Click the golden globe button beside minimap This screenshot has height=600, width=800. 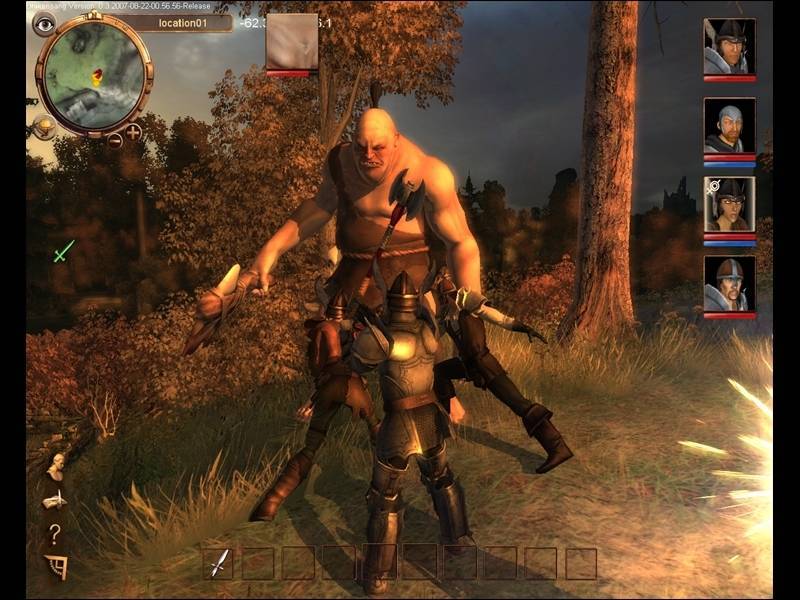43,125
